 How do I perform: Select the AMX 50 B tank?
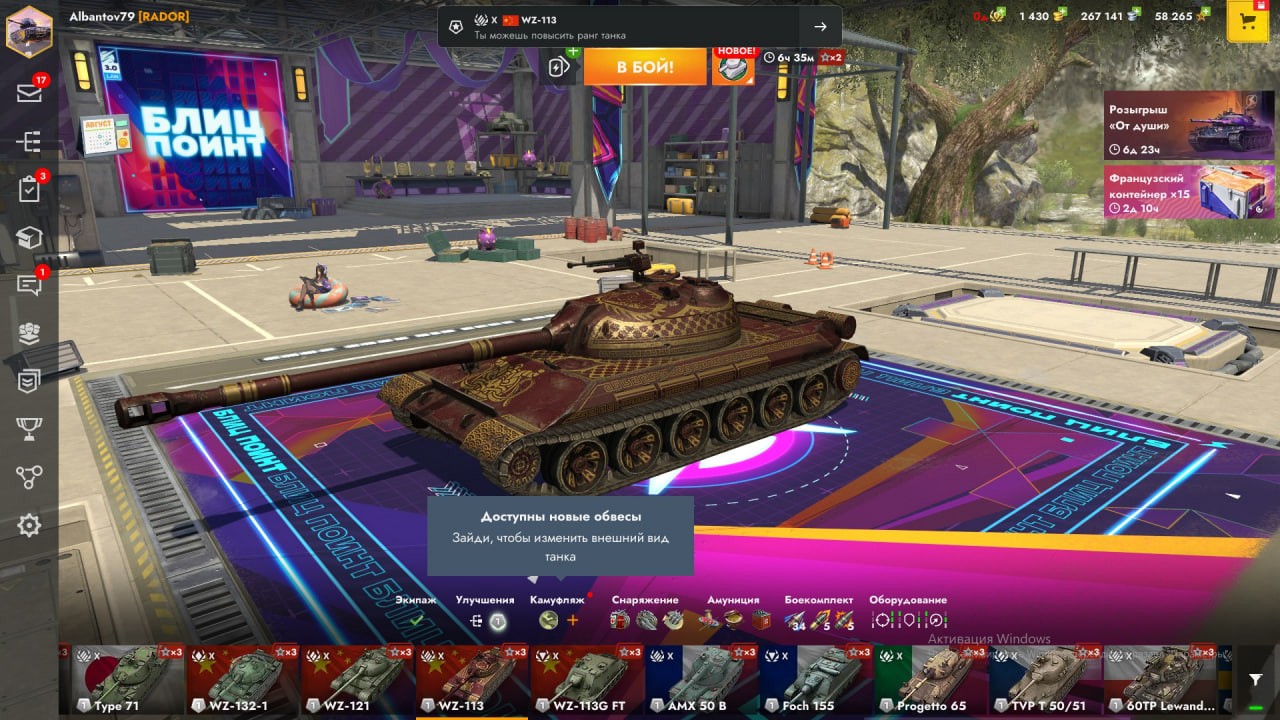(x=700, y=682)
